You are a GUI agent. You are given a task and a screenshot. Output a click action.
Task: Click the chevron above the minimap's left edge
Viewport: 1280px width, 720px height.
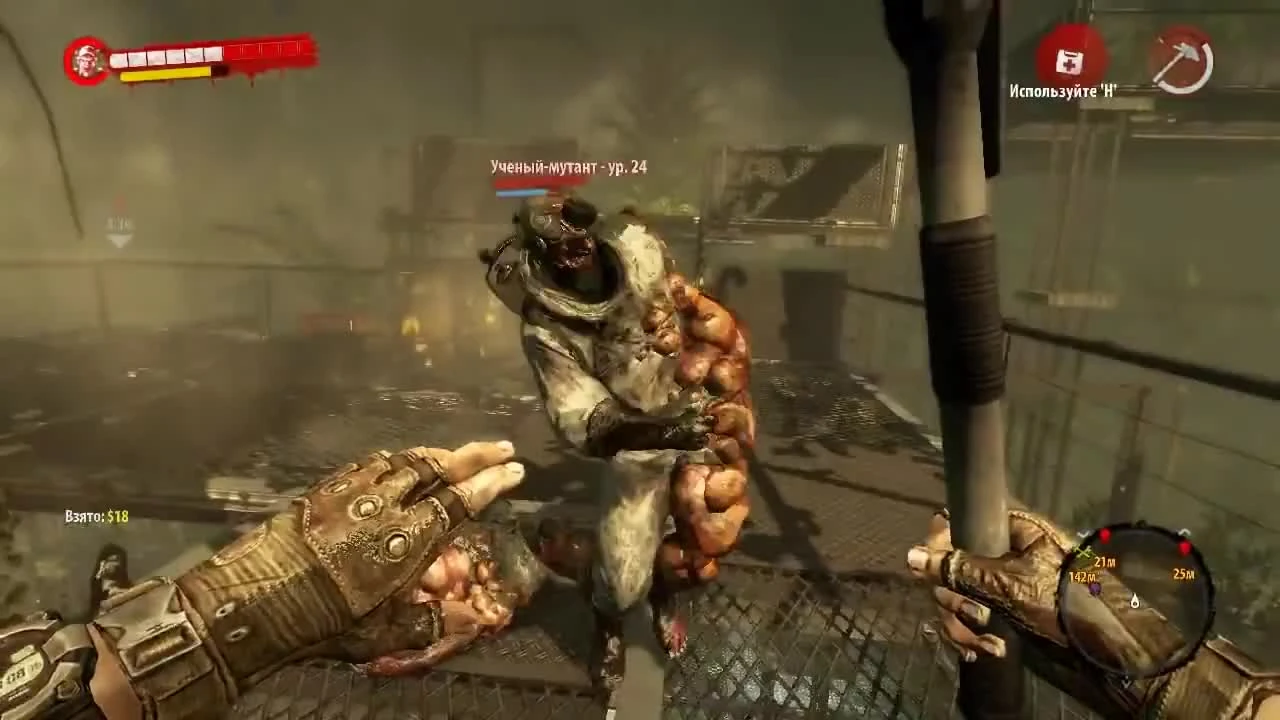[1082, 533]
